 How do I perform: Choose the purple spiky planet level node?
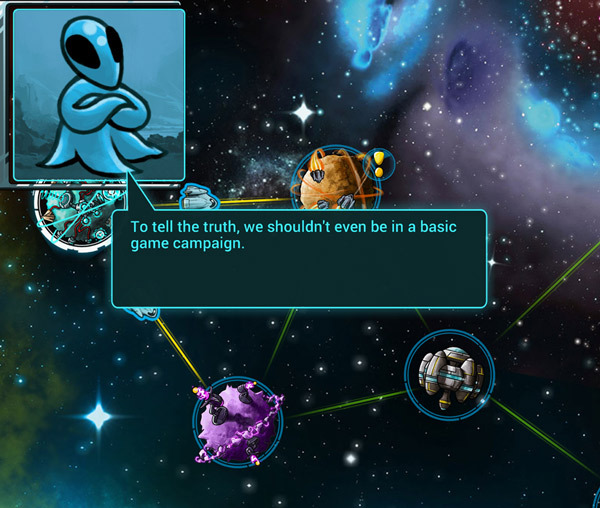click(x=238, y=422)
